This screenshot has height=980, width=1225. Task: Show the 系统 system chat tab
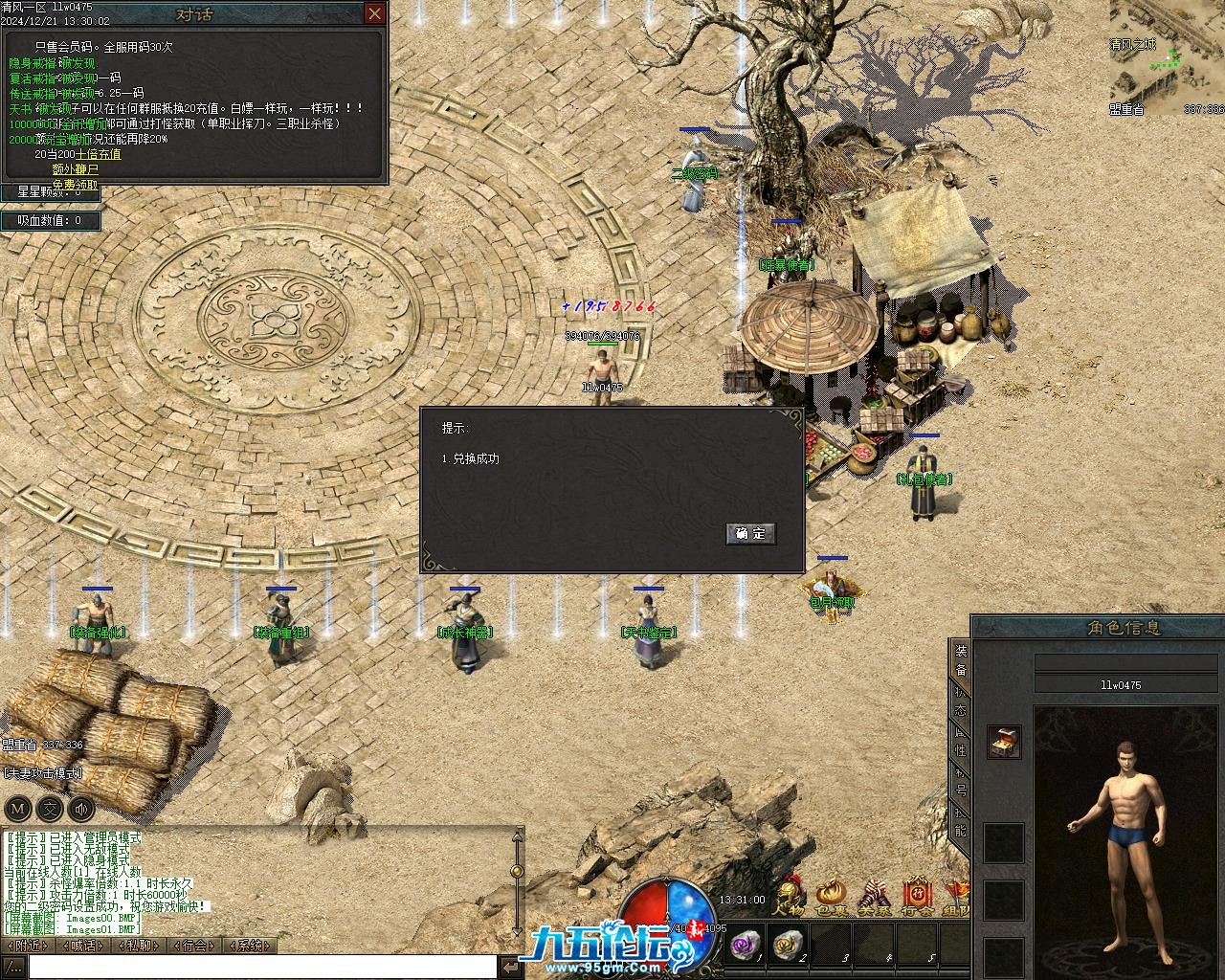click(x=251, y=946)
